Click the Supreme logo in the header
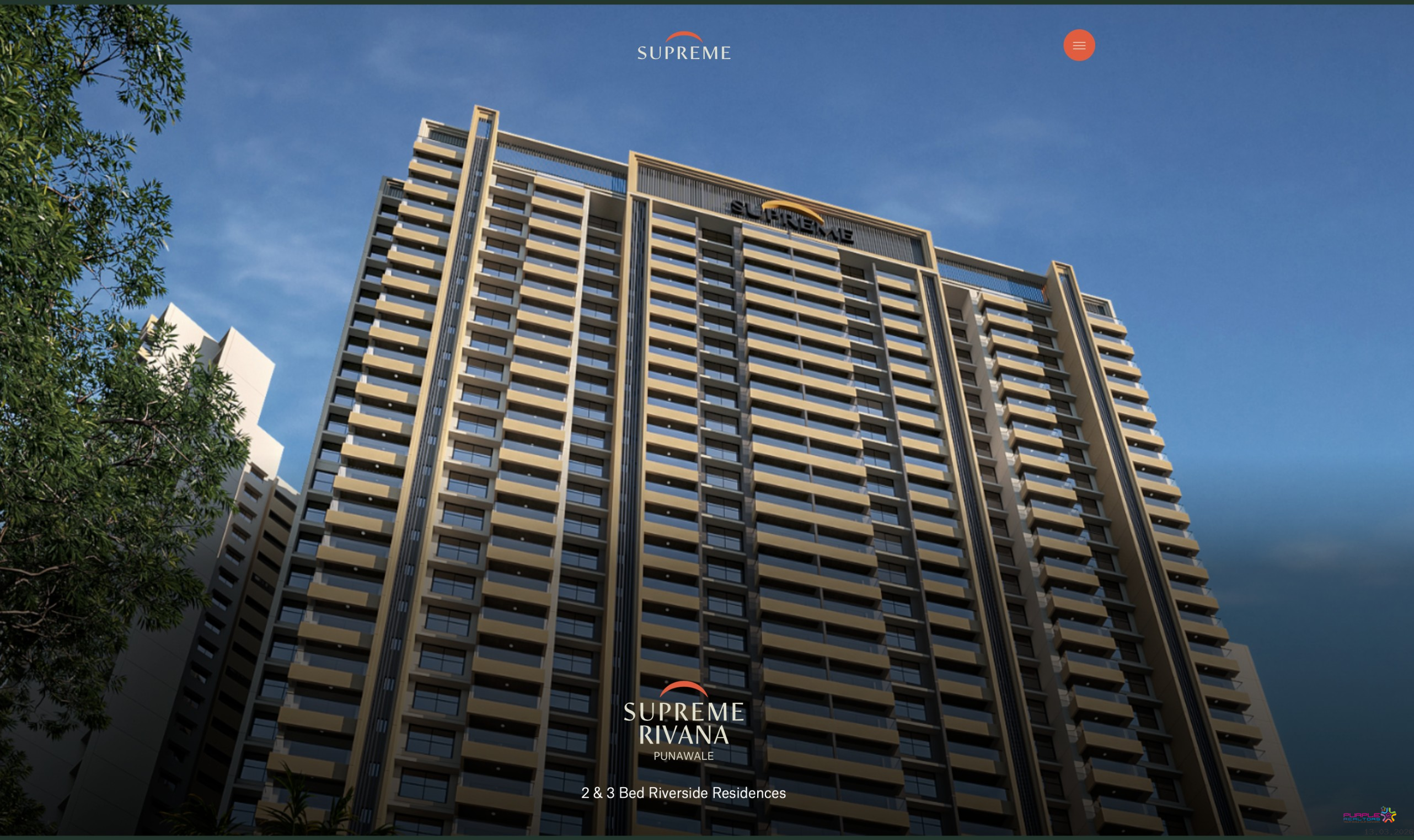 pyautogui.click(x=683, y=46)
